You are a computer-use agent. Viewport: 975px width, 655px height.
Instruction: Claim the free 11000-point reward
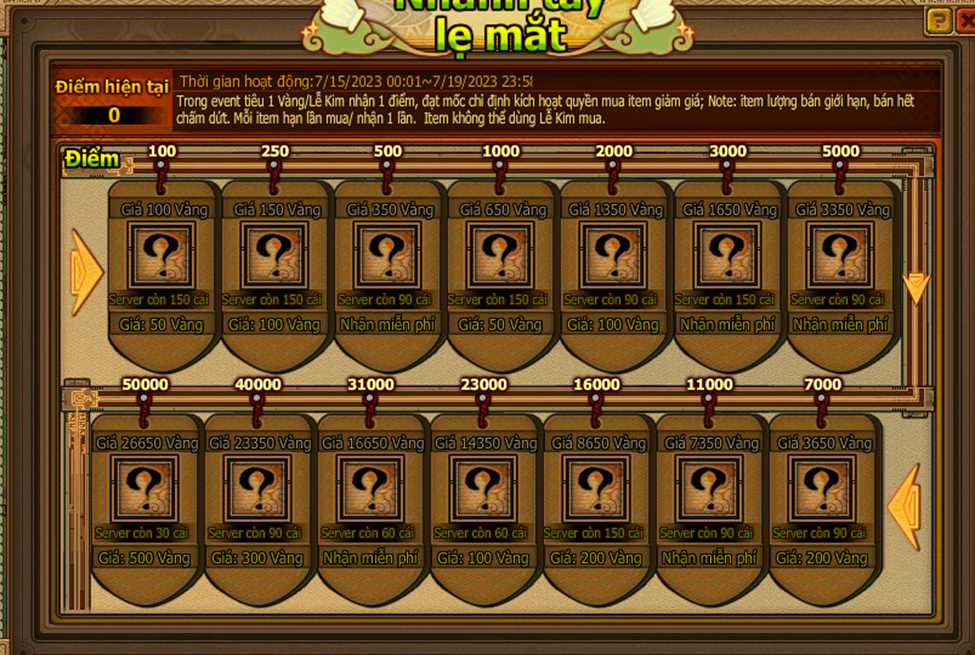(709, 558)
